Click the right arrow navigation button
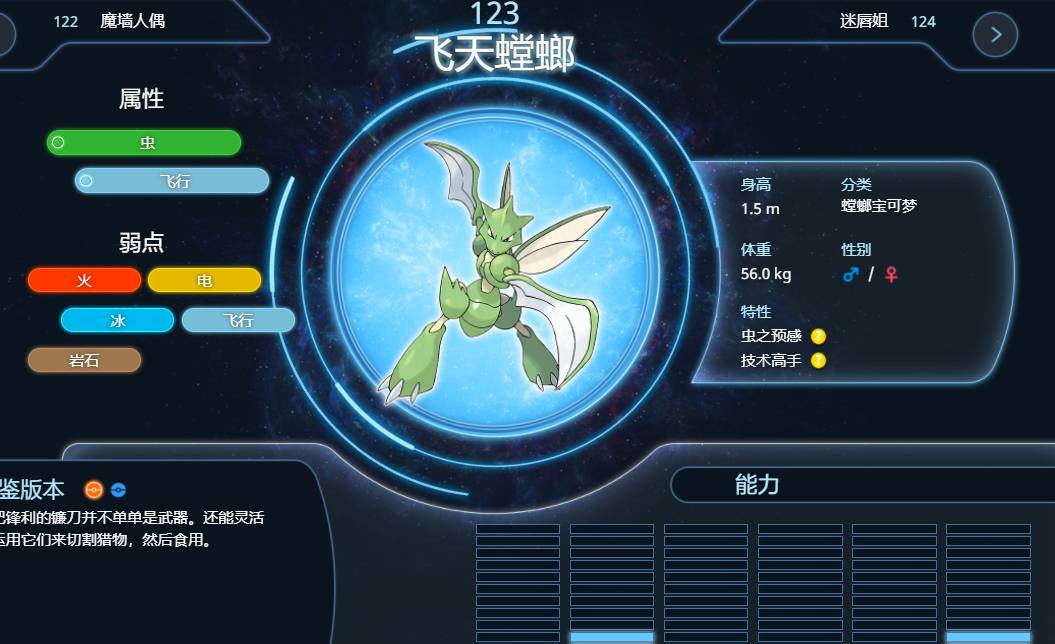The image size is (1055, 644). click(x=995, y=35)
